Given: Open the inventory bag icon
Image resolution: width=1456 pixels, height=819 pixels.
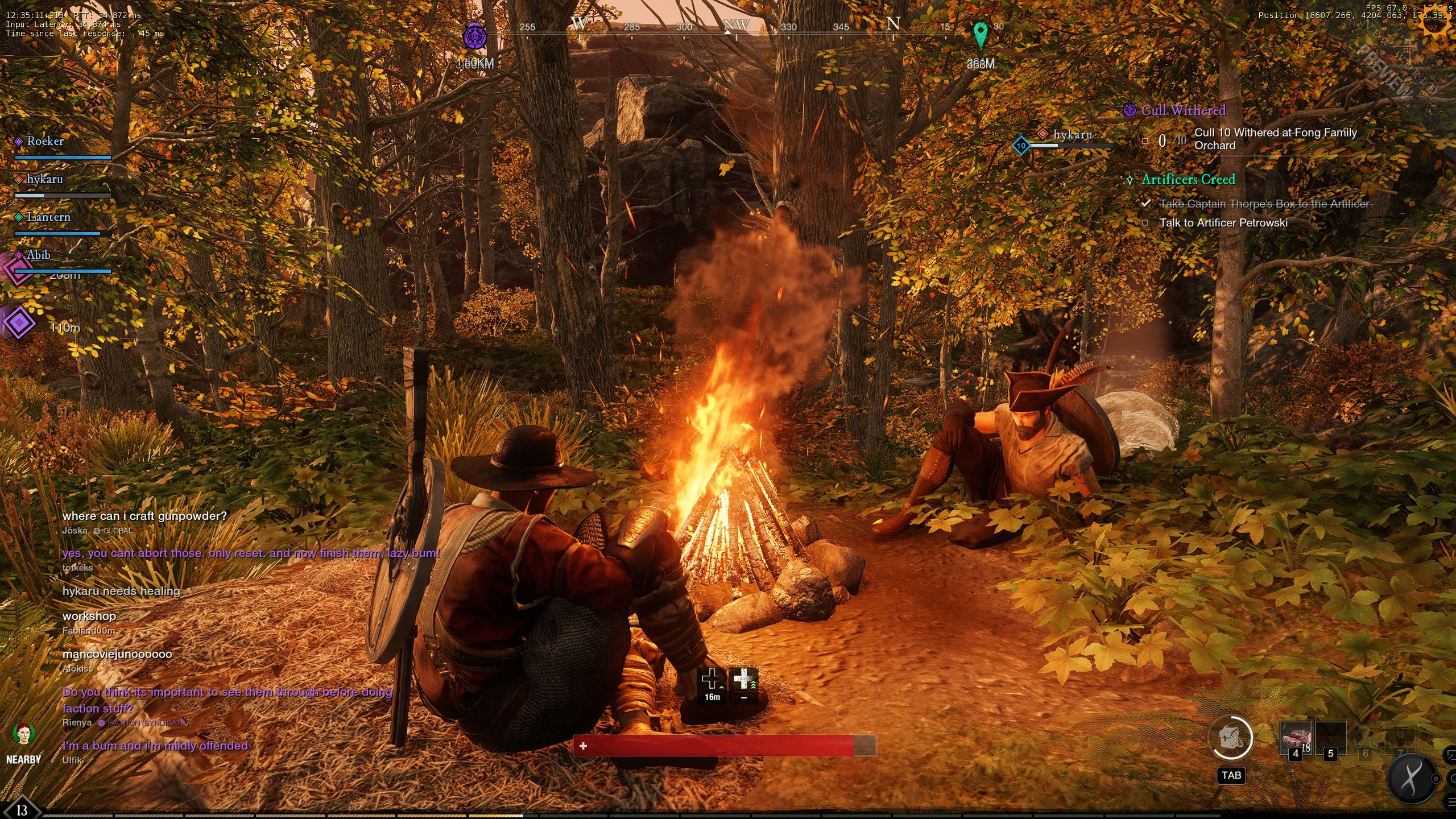Looking at the screenshot, I should [1230, 739].
